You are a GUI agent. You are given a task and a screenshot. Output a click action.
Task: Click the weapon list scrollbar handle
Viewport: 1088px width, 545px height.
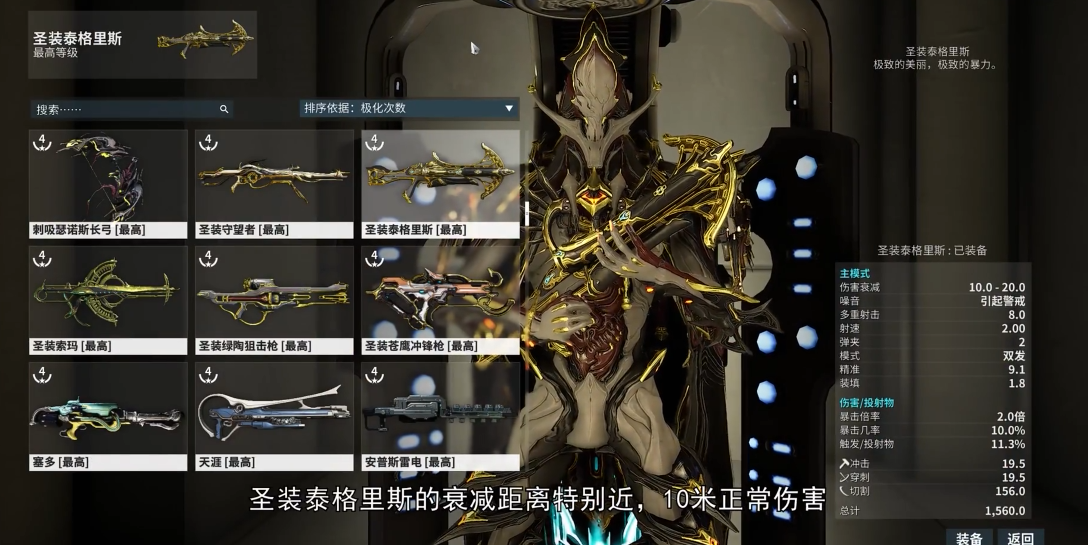coord(526,212)
